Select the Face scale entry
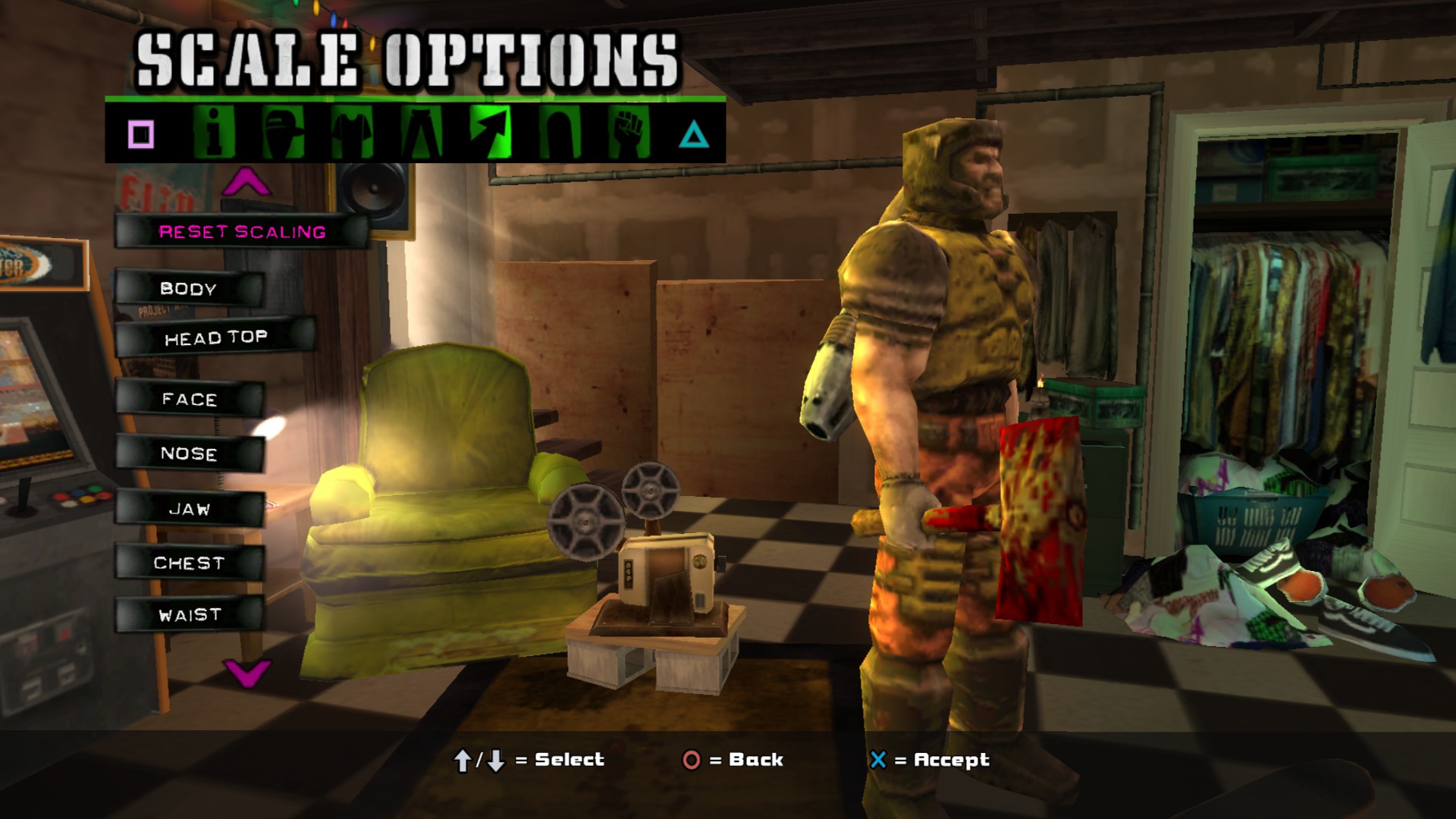 click(x=190, y=400)
